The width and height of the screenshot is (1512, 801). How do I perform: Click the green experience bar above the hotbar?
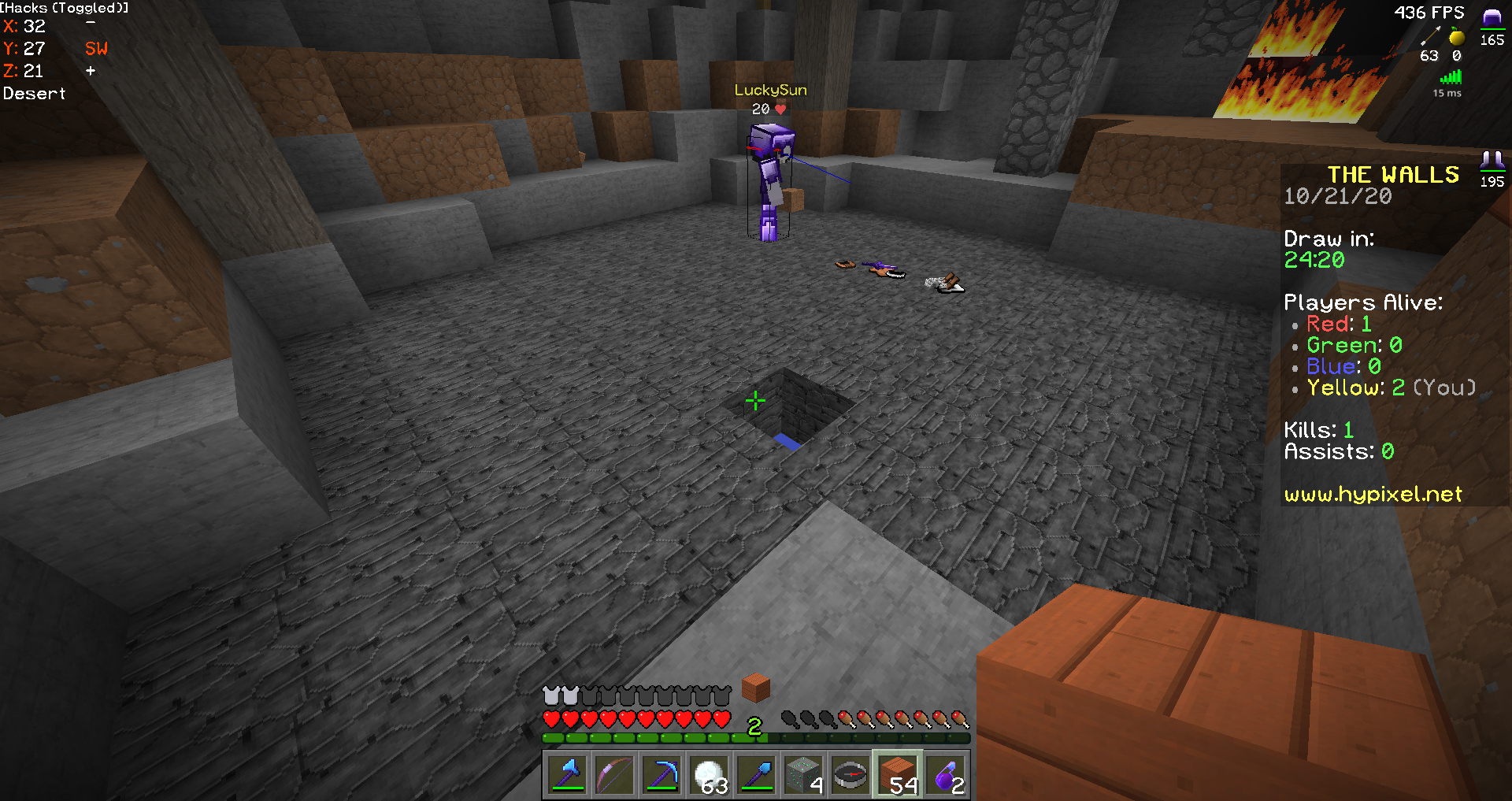coord(654,739)
